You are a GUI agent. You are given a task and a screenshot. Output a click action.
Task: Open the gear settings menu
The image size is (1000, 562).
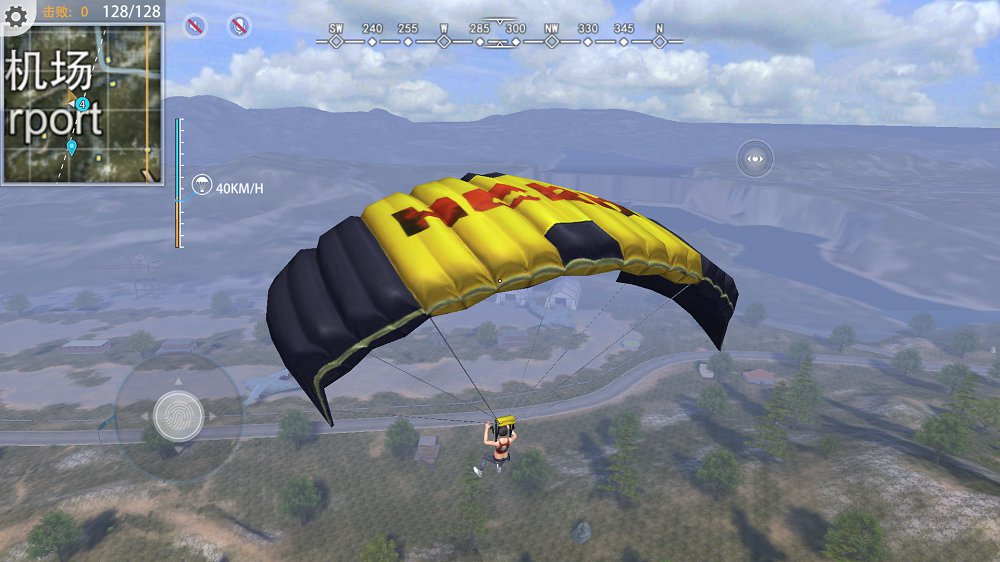(16, 14)
